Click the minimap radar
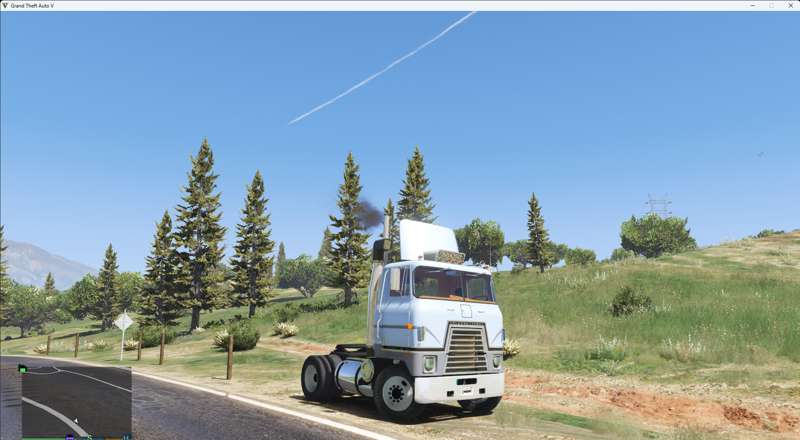The height and width of the screenshot is (440, 800). pos(76,401)
